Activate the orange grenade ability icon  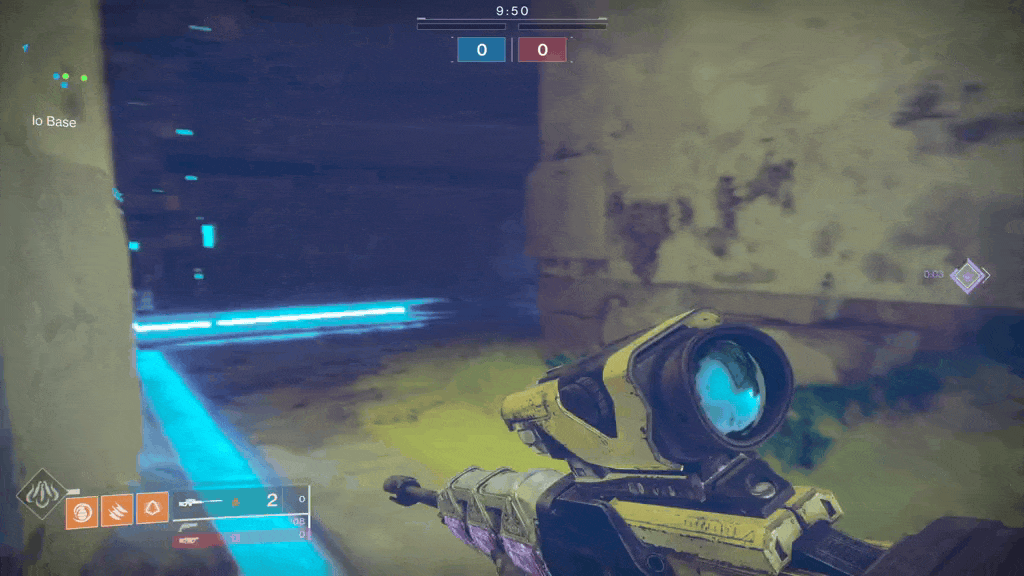pyautogui.click(x=81, y=513)
